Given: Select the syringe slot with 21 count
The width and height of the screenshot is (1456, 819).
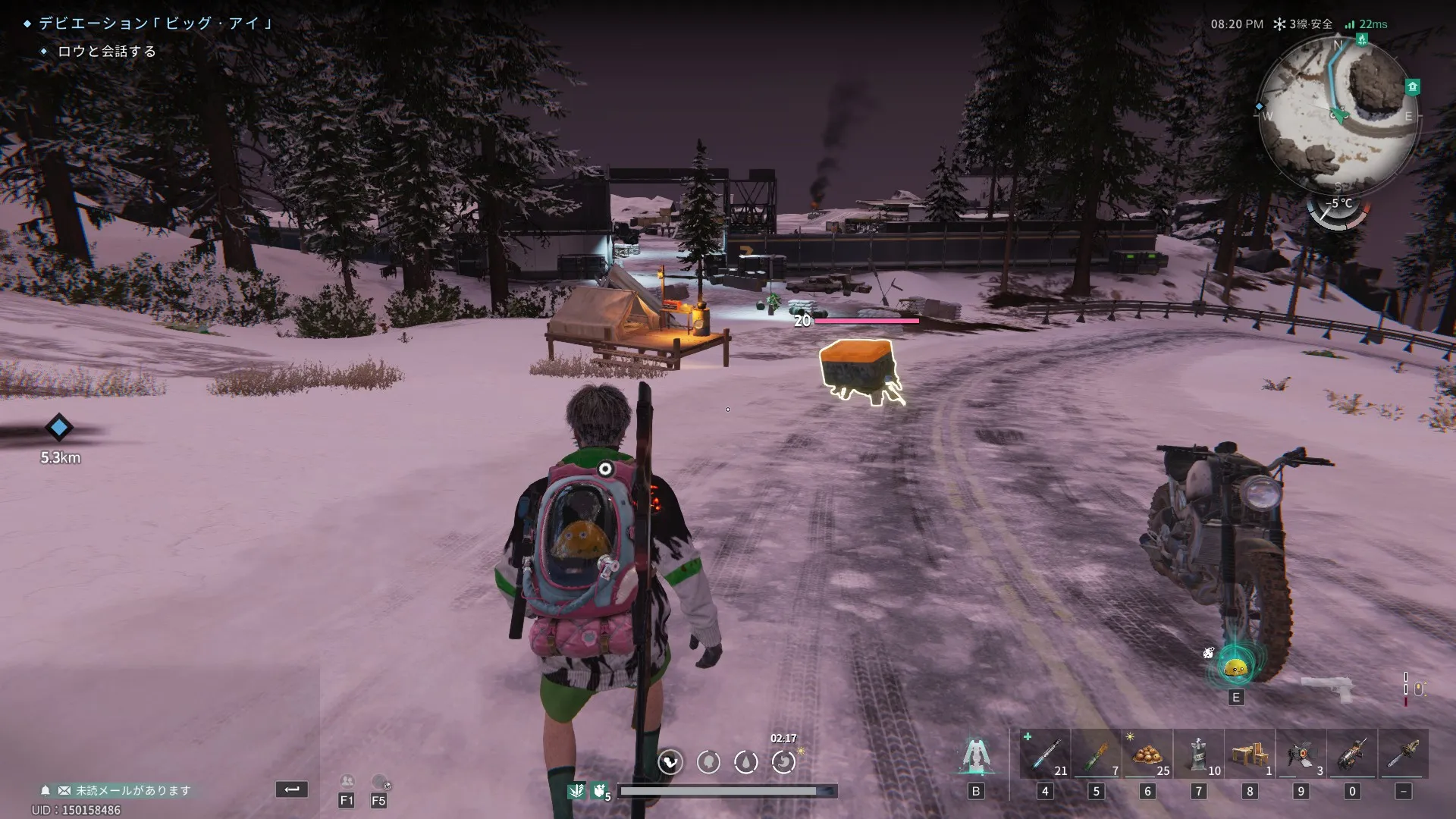Looking at the screenshot, I should 1046,754.
